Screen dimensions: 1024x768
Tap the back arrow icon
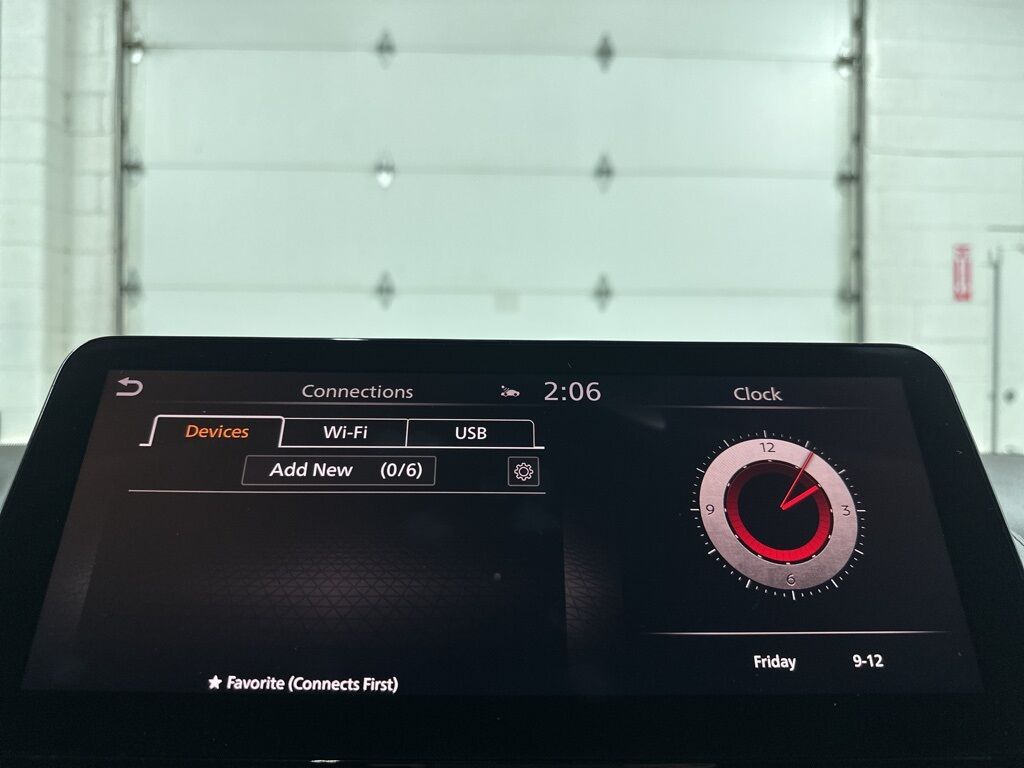(x=130, y=388)
